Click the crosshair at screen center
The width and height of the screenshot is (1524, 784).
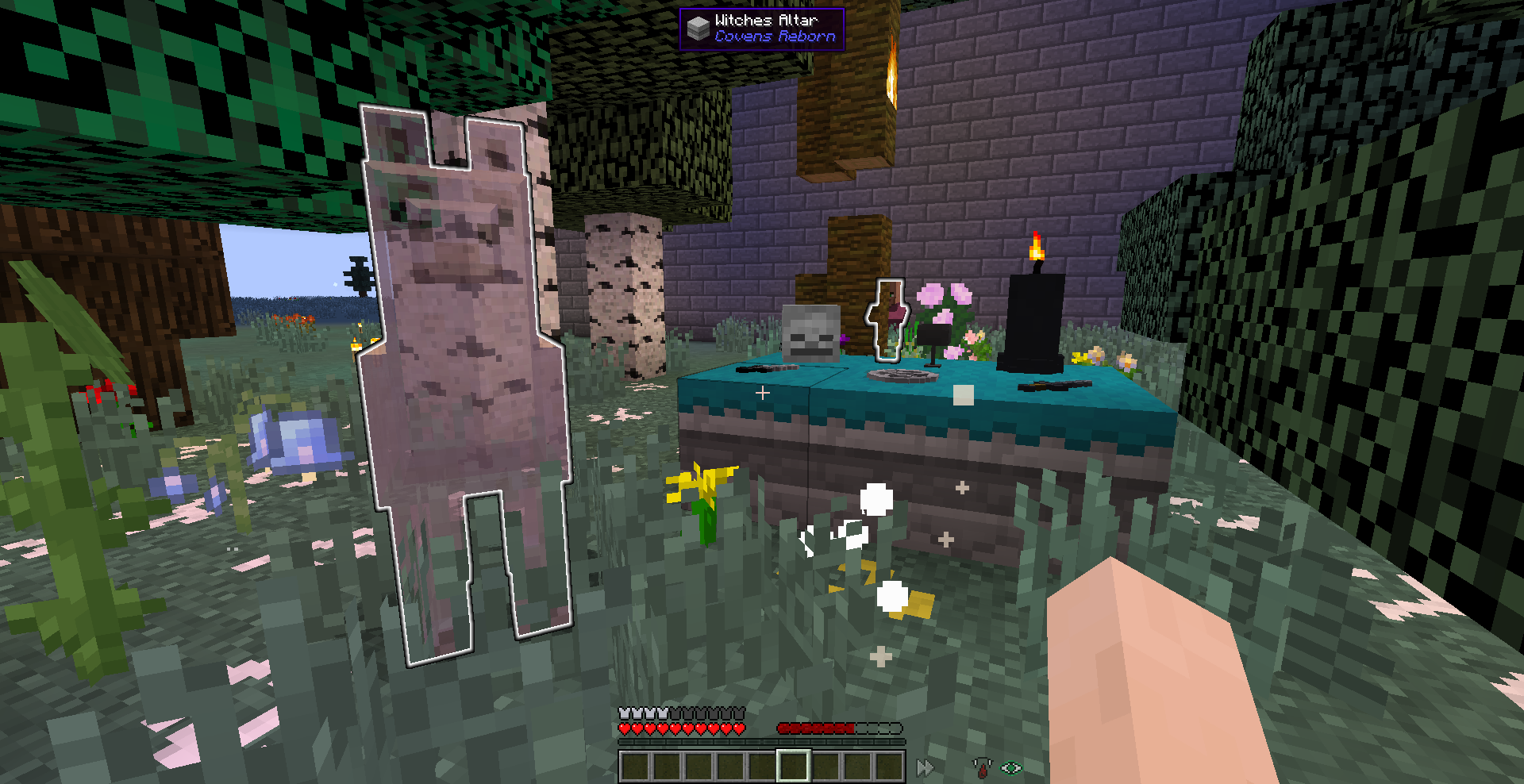(761, 391)
